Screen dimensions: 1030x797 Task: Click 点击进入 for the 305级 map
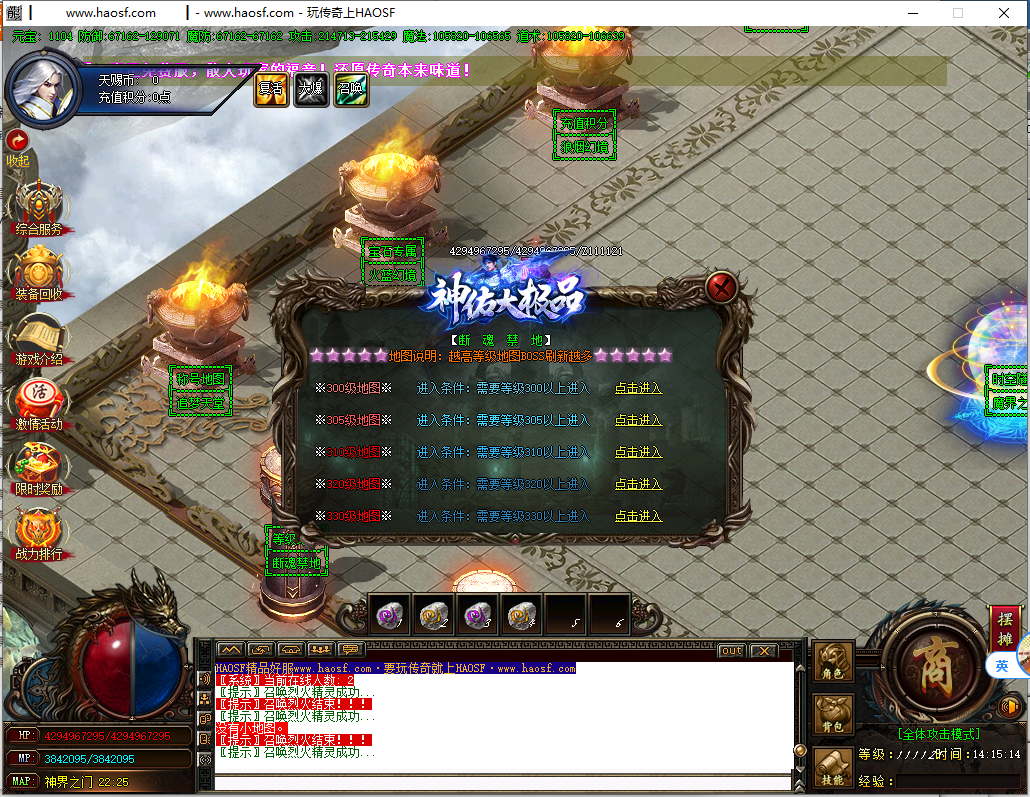638,420
